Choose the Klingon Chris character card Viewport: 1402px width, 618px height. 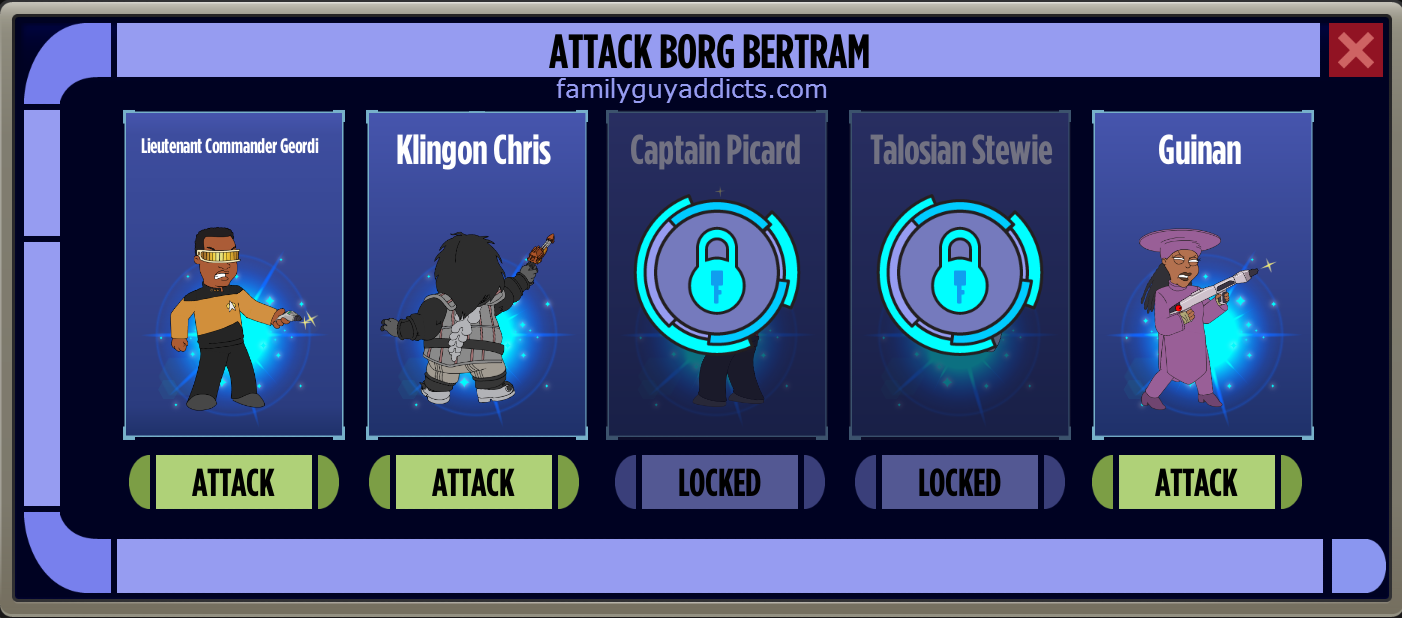tap(477, 275)
